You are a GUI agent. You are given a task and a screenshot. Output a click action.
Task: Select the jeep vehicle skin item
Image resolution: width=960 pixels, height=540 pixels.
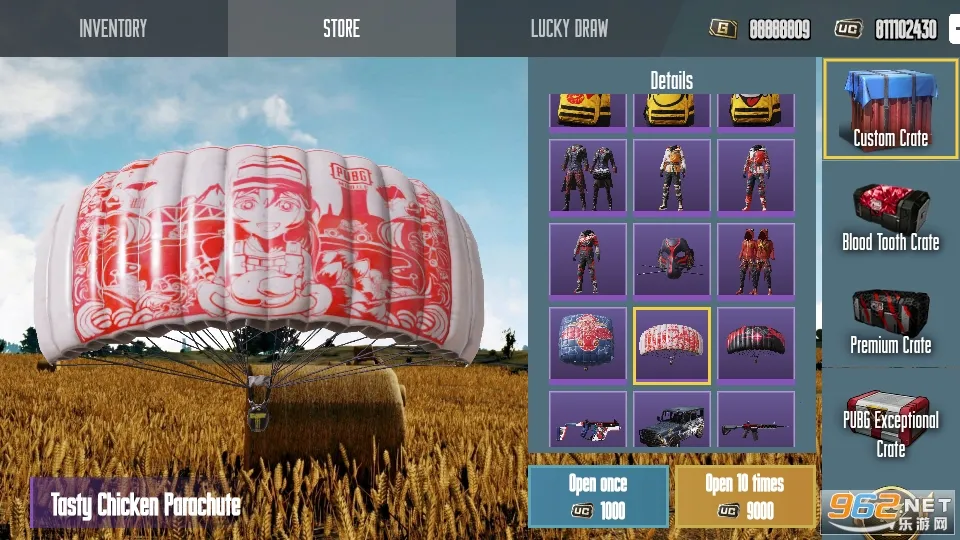click(672, 420)
